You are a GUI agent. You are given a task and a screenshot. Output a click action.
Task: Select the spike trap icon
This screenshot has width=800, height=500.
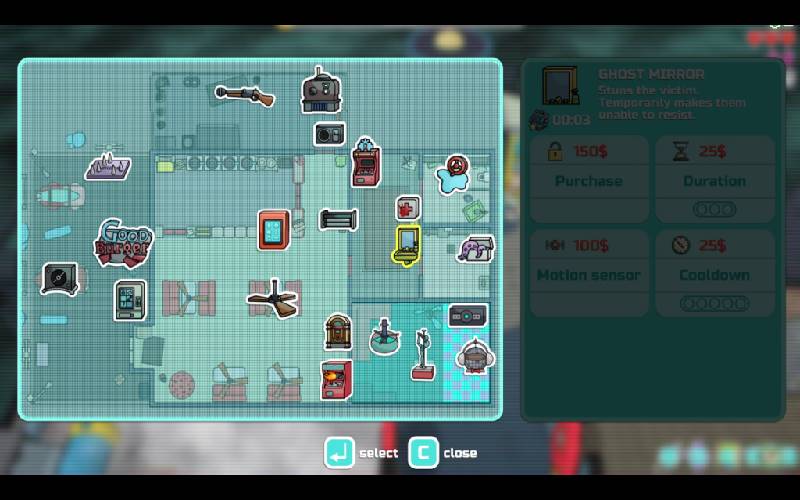click(108, 166)
